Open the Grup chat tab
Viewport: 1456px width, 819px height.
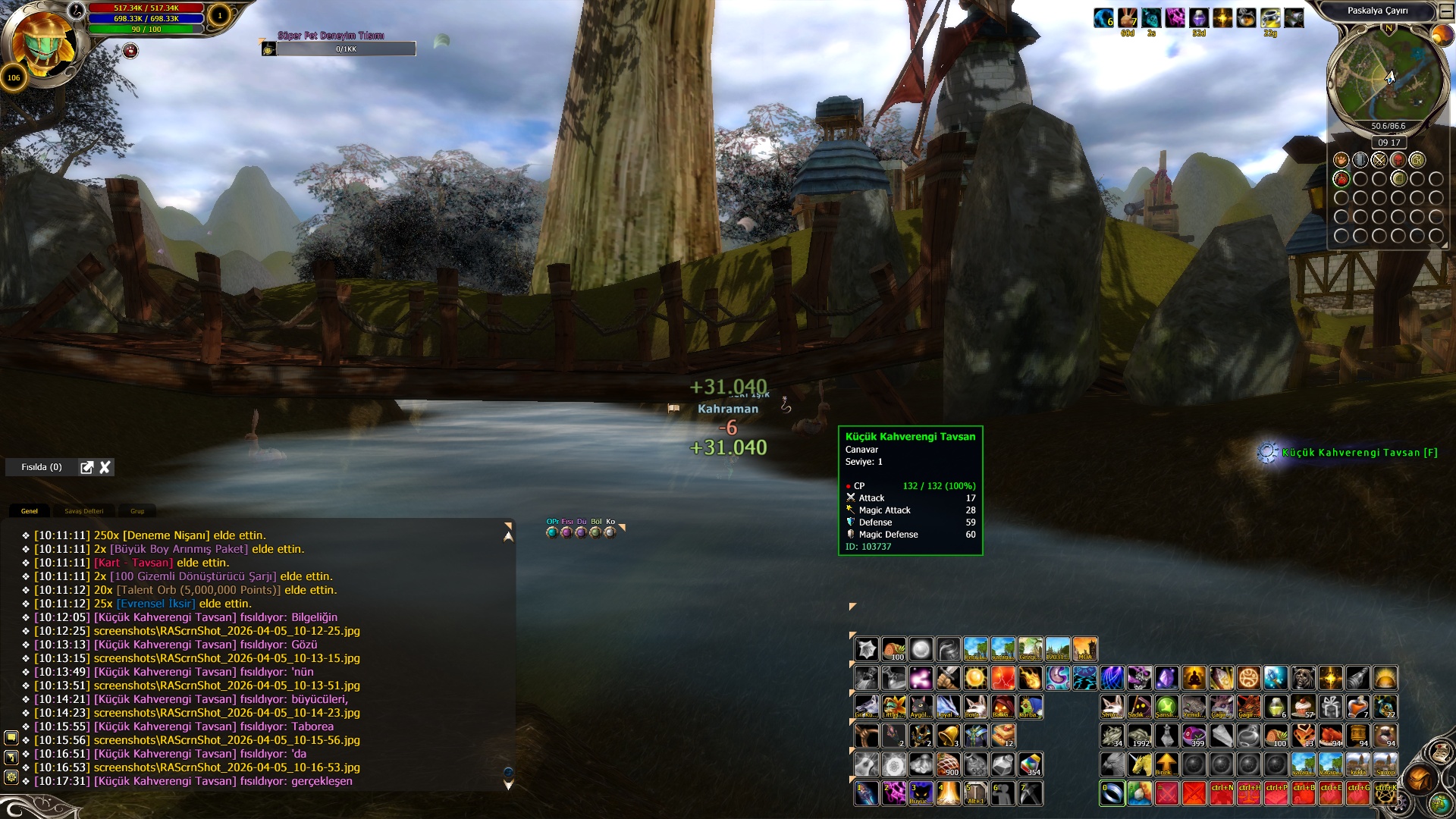(x=137, y=511)
